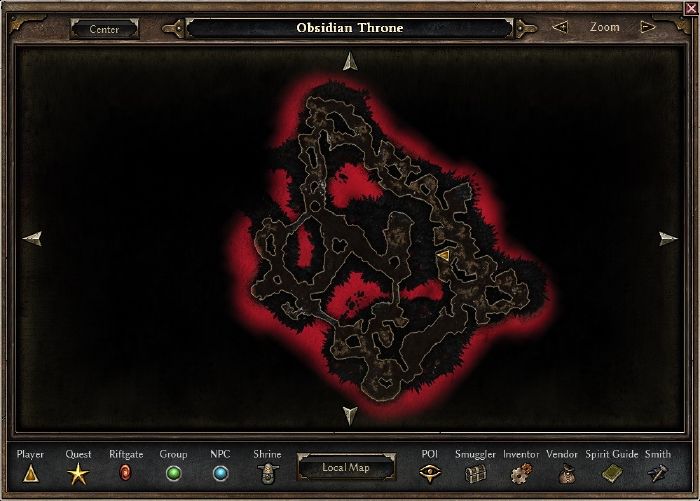700x501 pixels.
Task: Pan the map west with the left arrow
Action: click(x=32, y=238)
